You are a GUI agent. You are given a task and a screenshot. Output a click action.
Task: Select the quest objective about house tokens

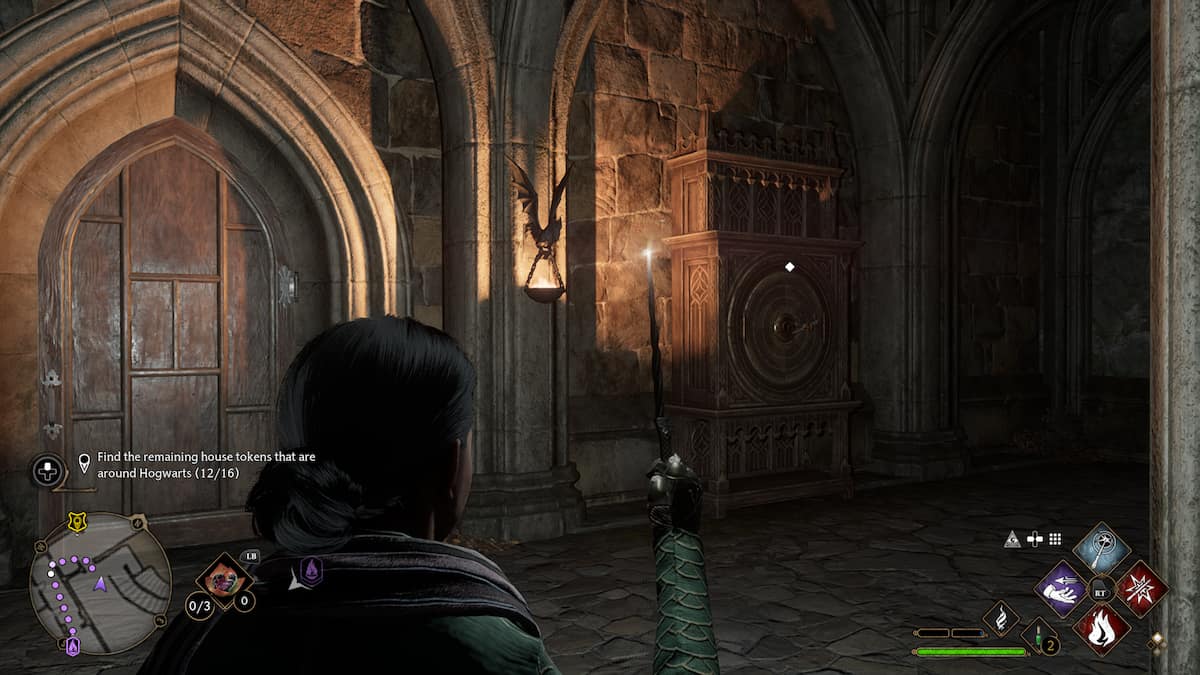[x=206, y=465]
